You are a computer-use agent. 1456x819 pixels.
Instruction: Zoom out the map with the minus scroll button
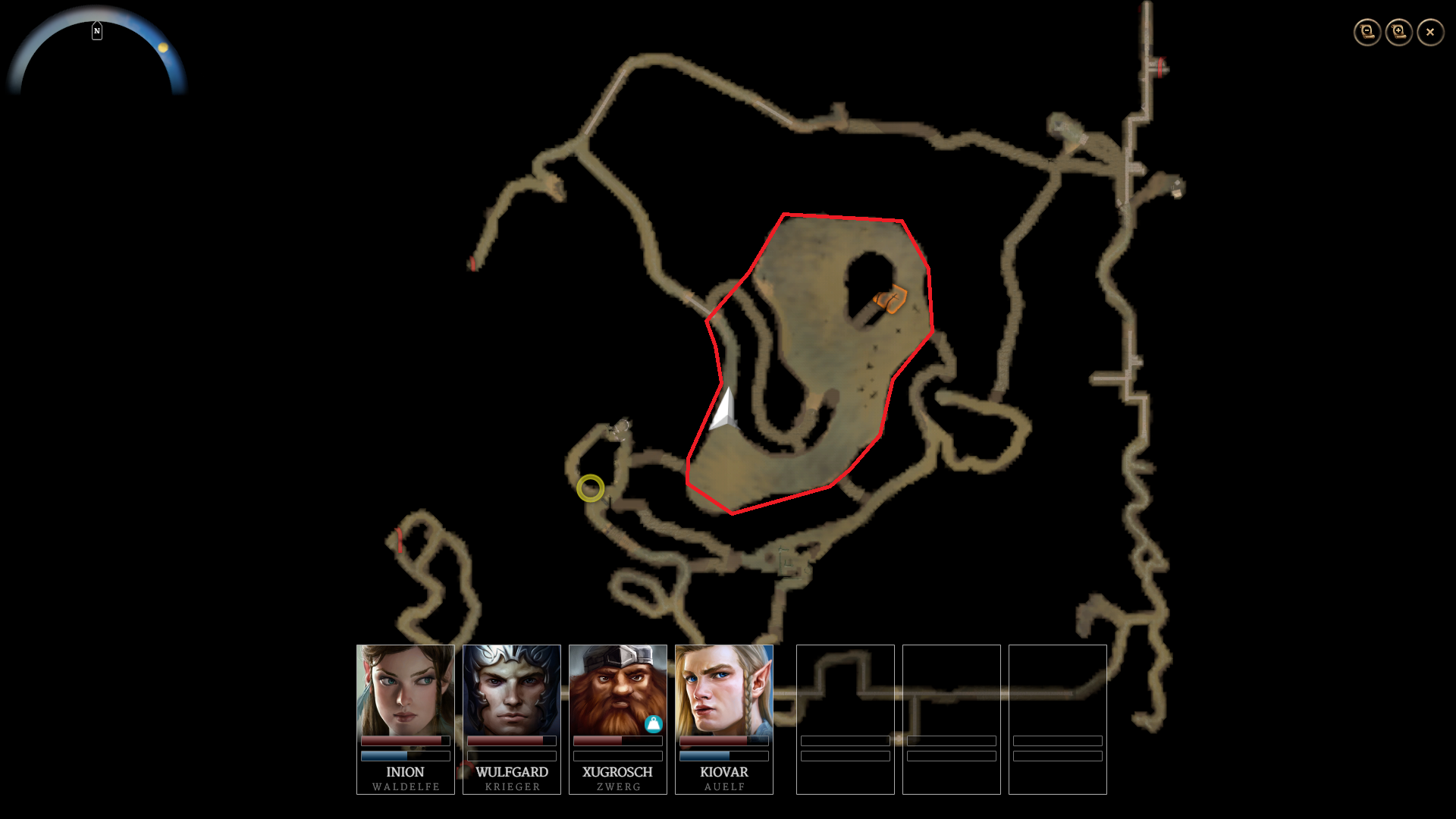pos(1367,32)
